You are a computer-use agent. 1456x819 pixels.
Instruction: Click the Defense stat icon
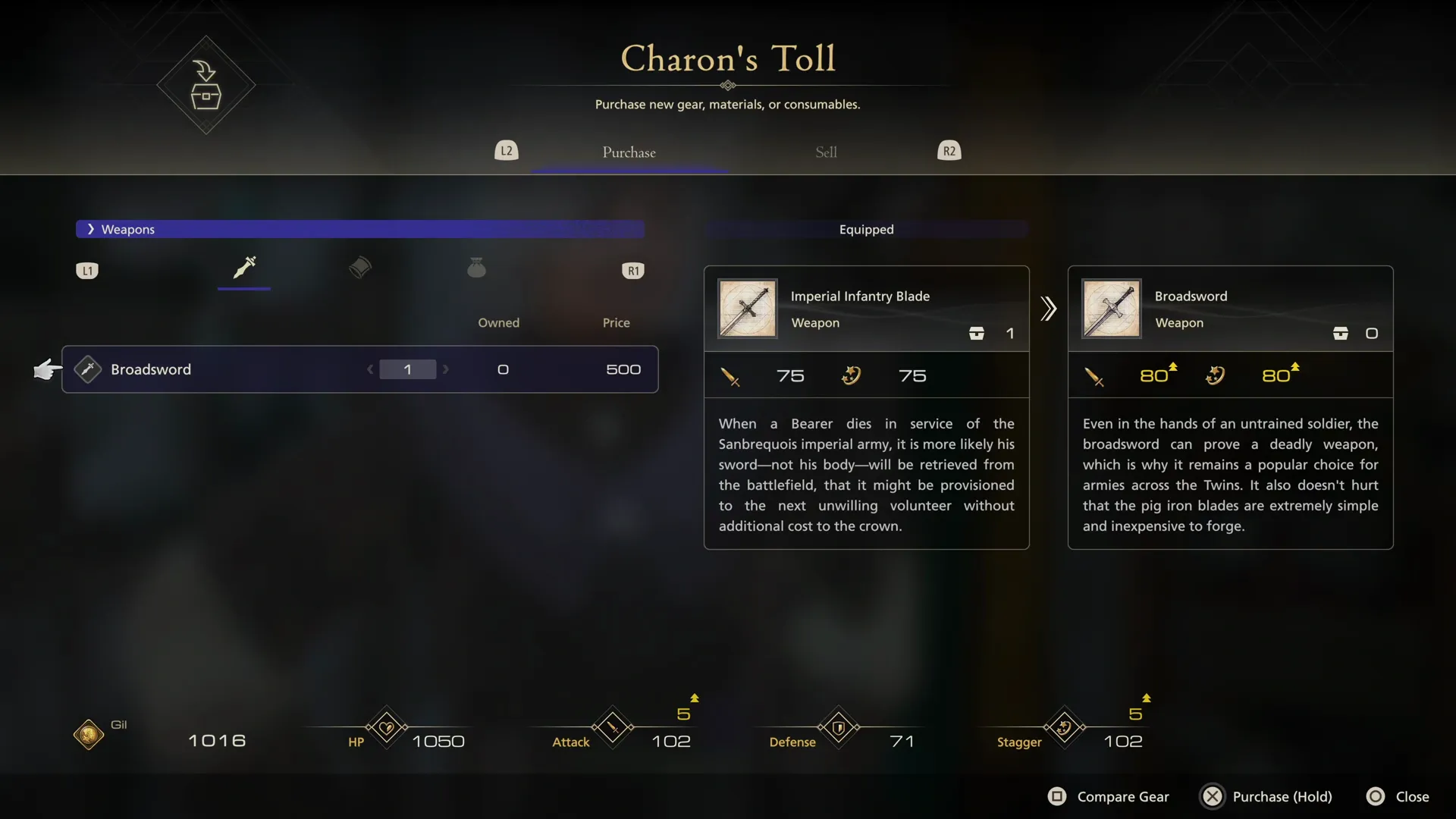[839, 728]
